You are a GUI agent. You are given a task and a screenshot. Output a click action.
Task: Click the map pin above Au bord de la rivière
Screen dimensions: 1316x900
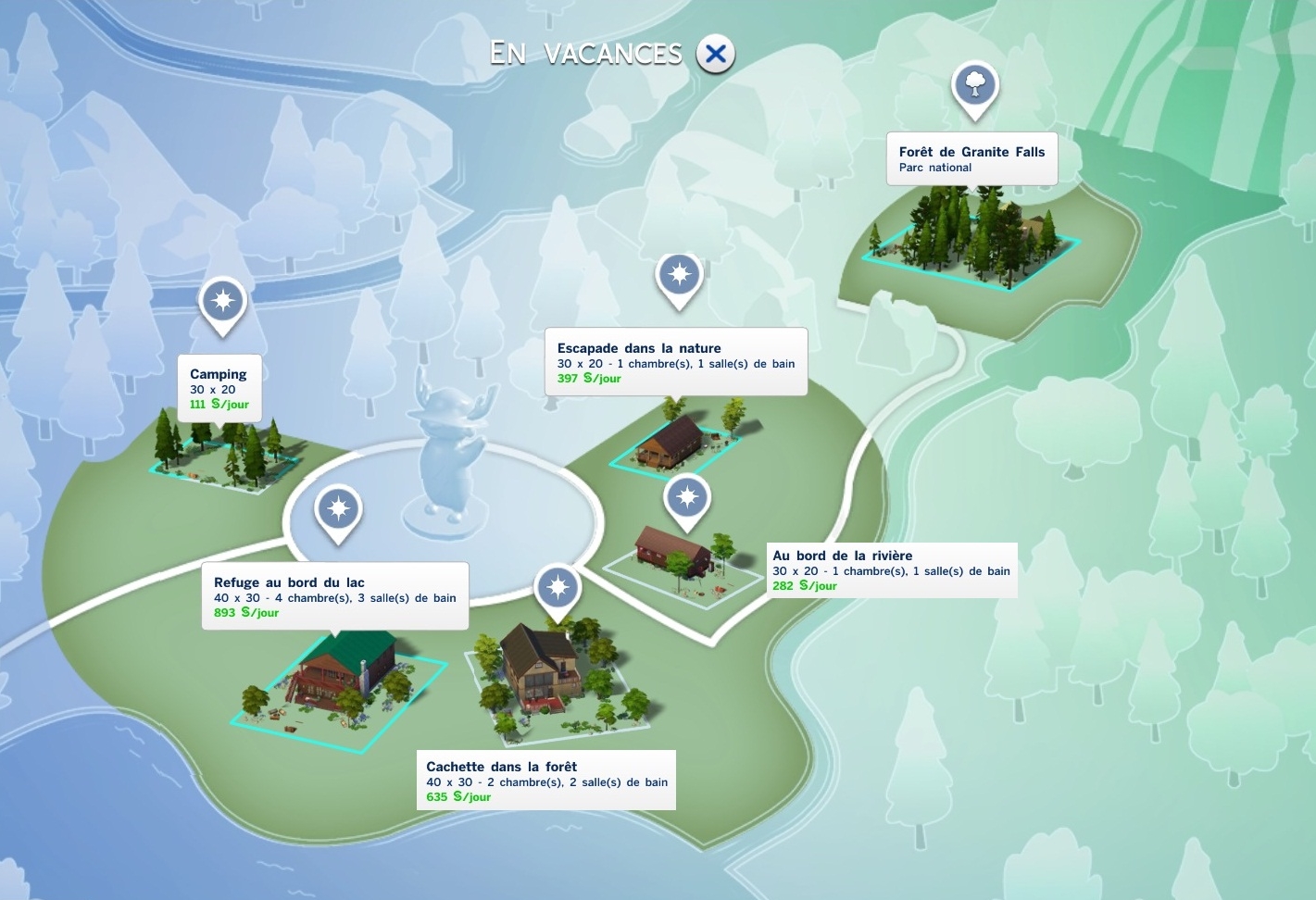coord(686,498)
